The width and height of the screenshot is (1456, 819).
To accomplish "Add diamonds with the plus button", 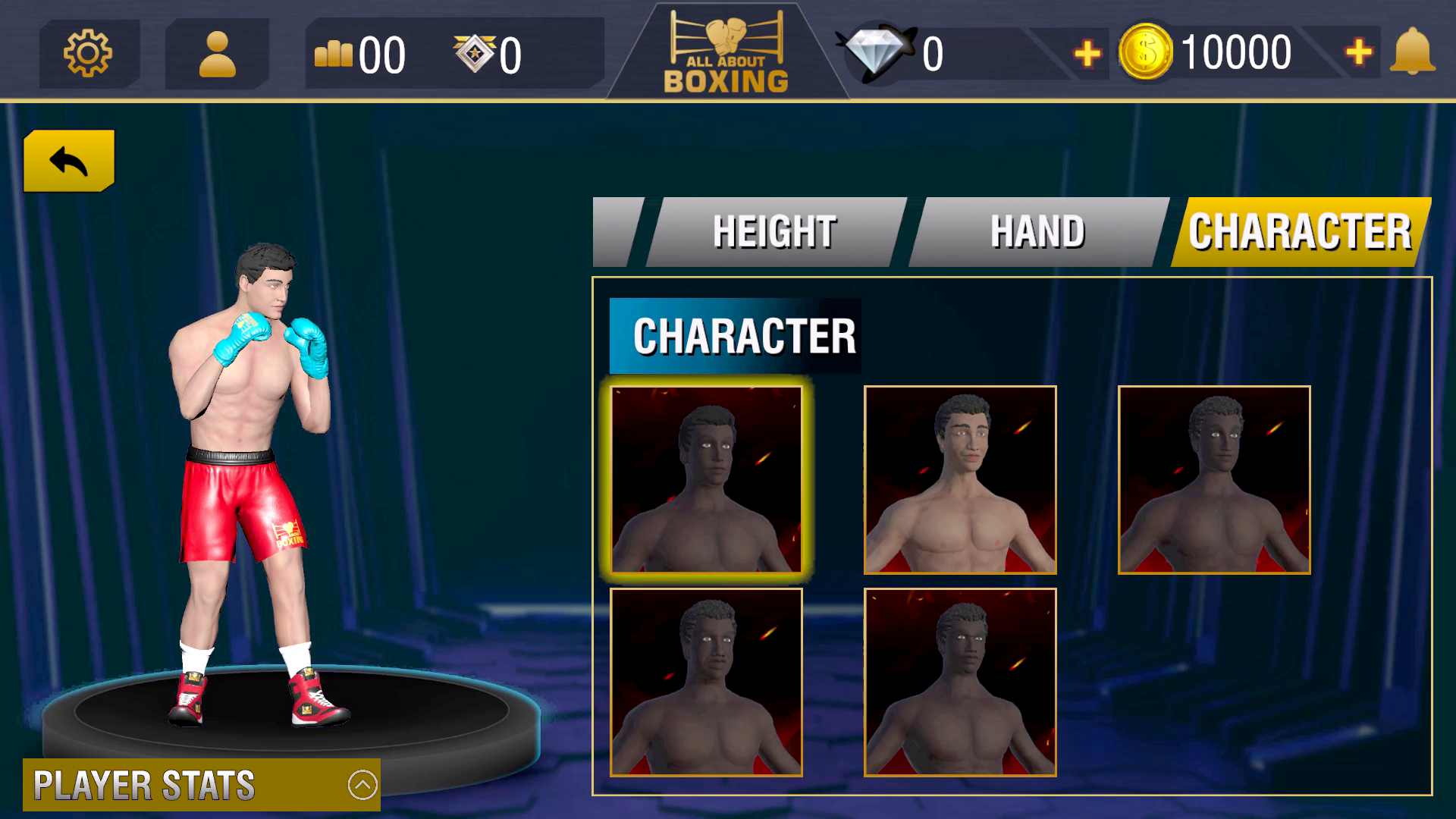I will click(1087, 53).
